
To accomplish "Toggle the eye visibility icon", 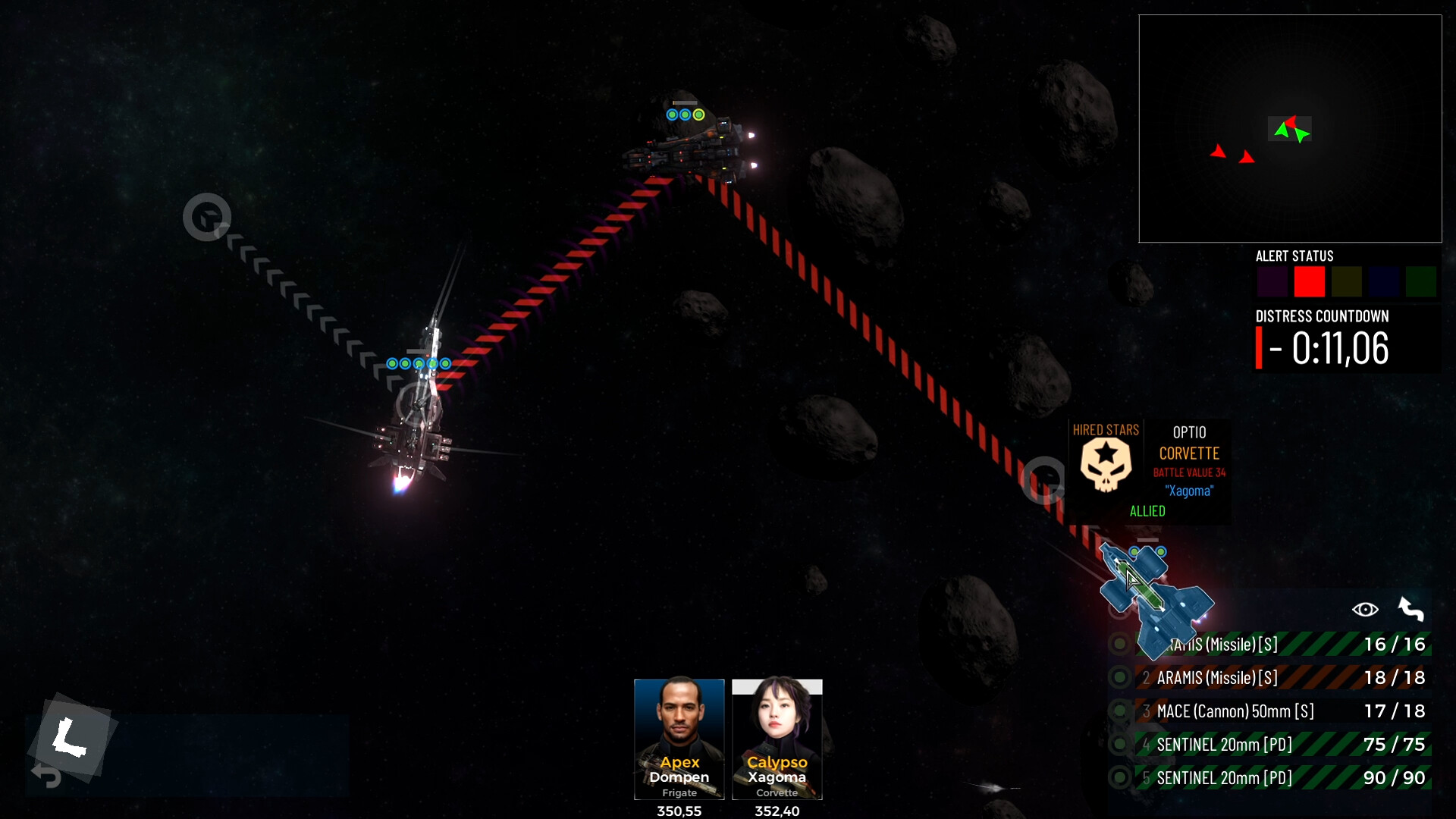I will [x=1365, y=610].
